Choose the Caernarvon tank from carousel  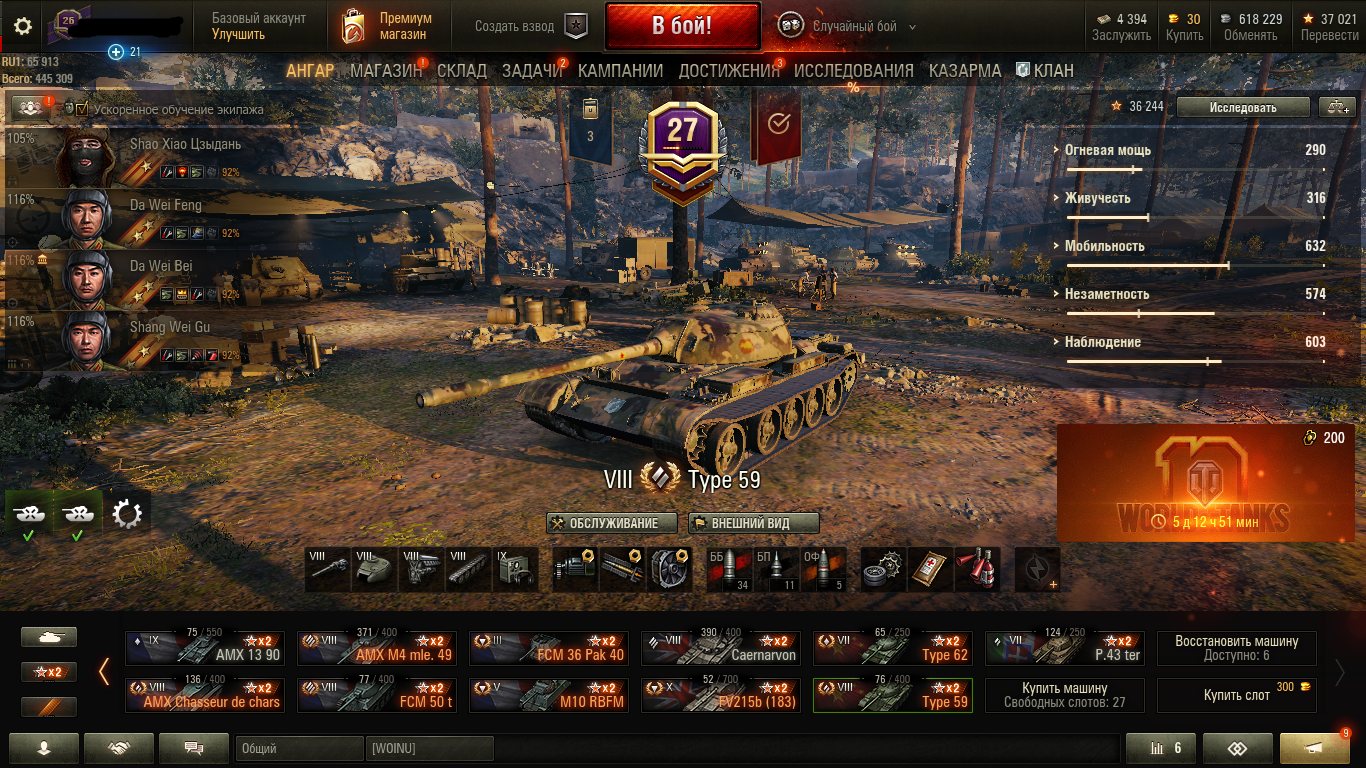pos(720,648)
